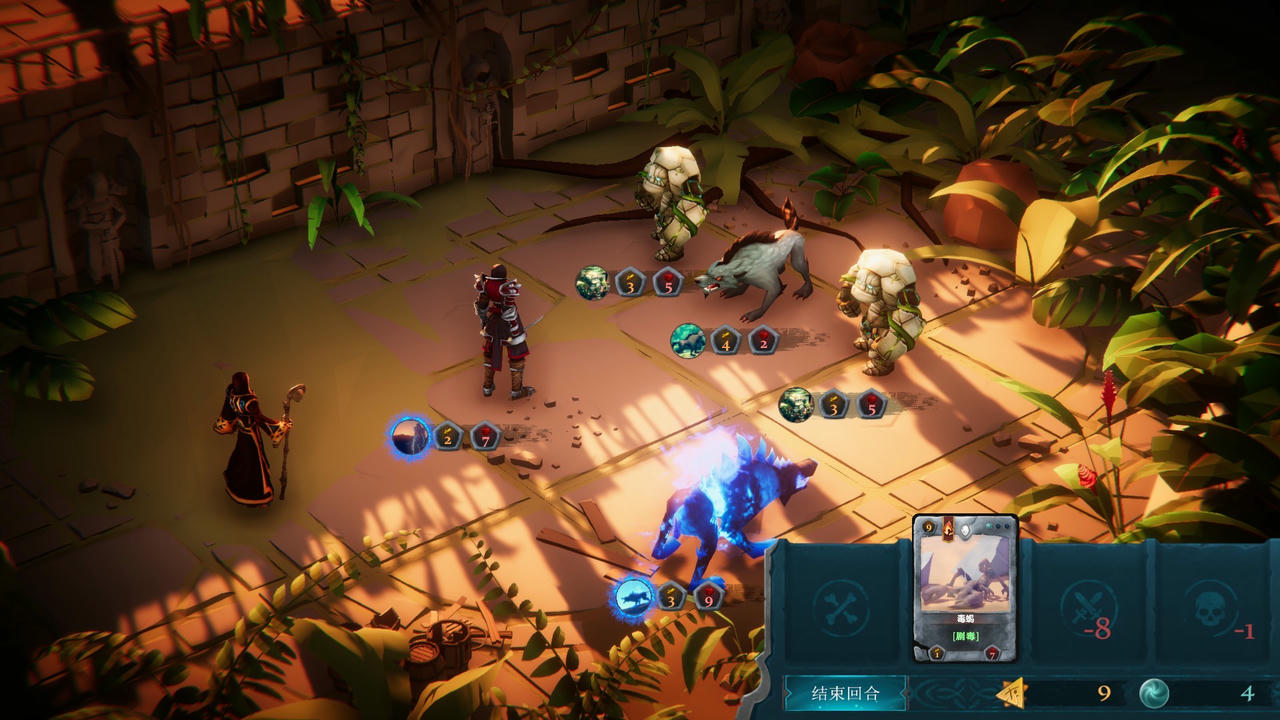
Task: Click the 结束回合 end turn button
Action: click(845, 693)
